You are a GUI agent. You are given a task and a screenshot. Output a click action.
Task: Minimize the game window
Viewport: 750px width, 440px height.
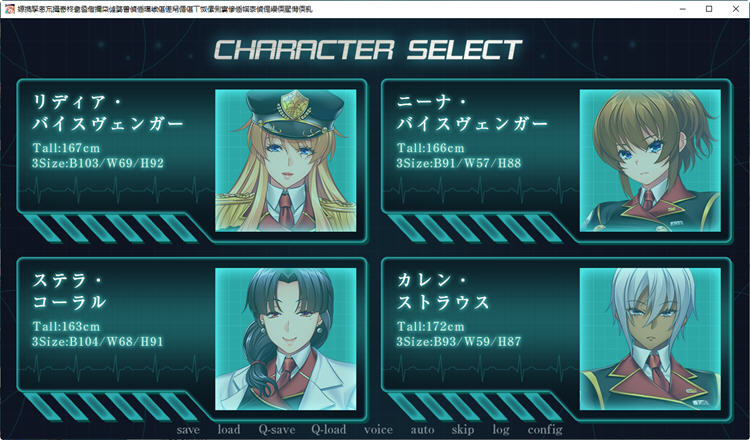point(681,8)
